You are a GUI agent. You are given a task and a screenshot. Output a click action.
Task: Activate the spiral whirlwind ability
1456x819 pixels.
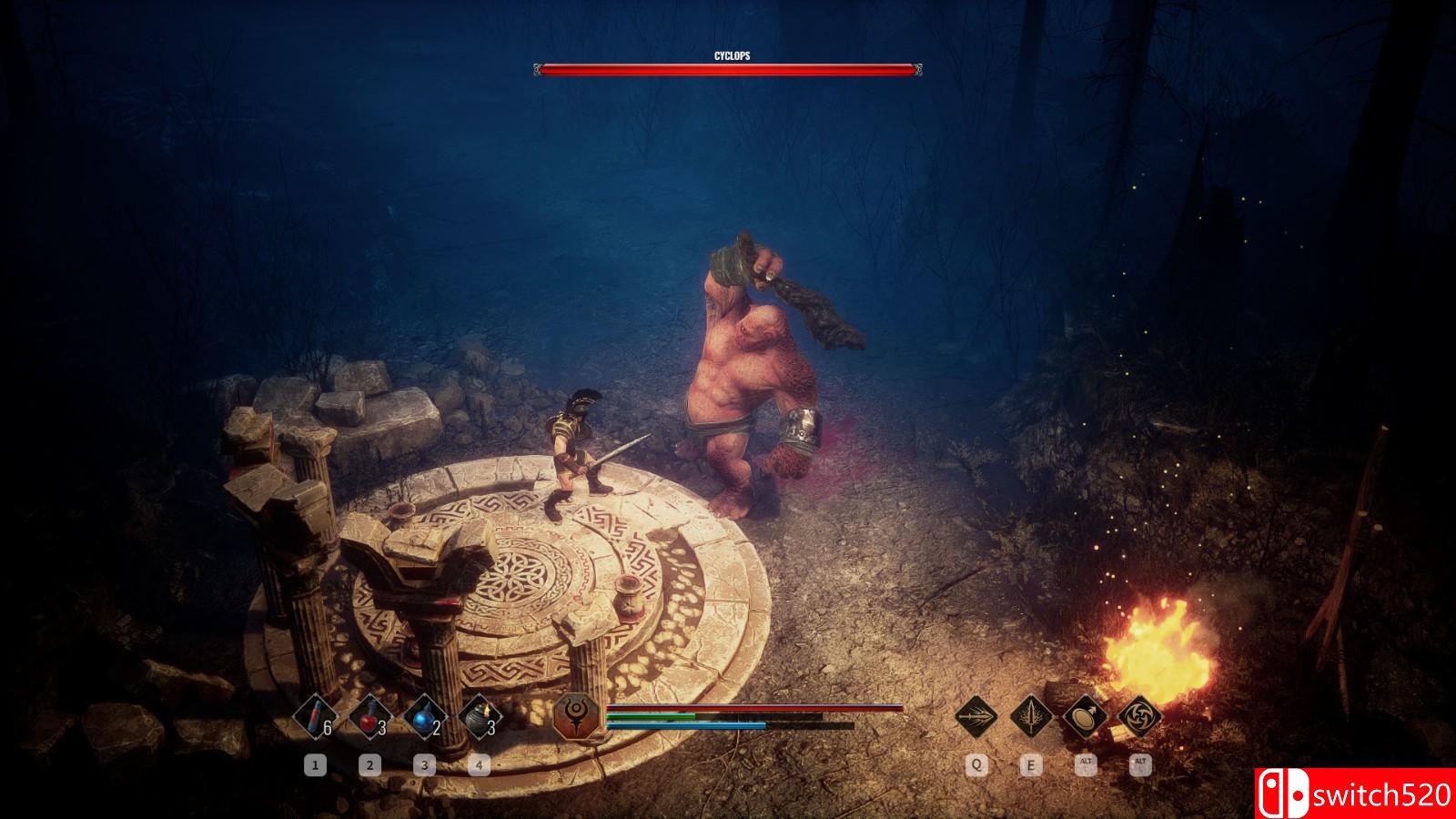point(1139,716)
